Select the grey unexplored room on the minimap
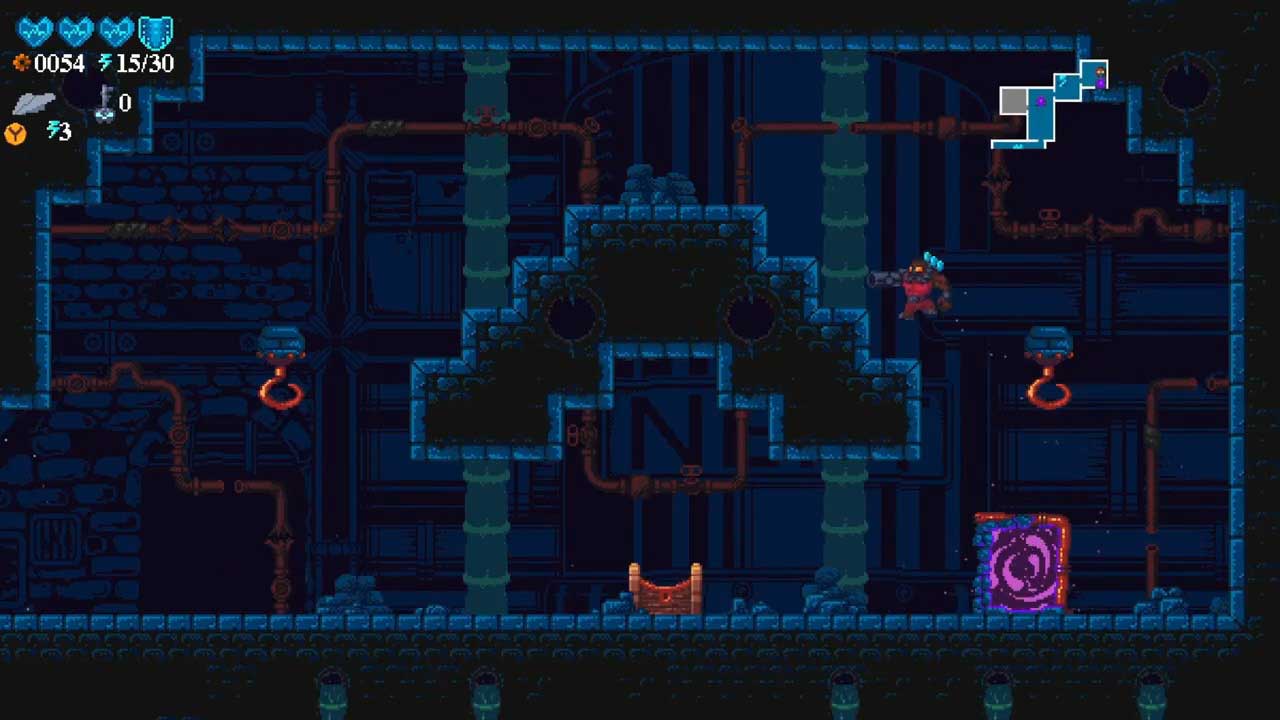 click(1014, 100)
